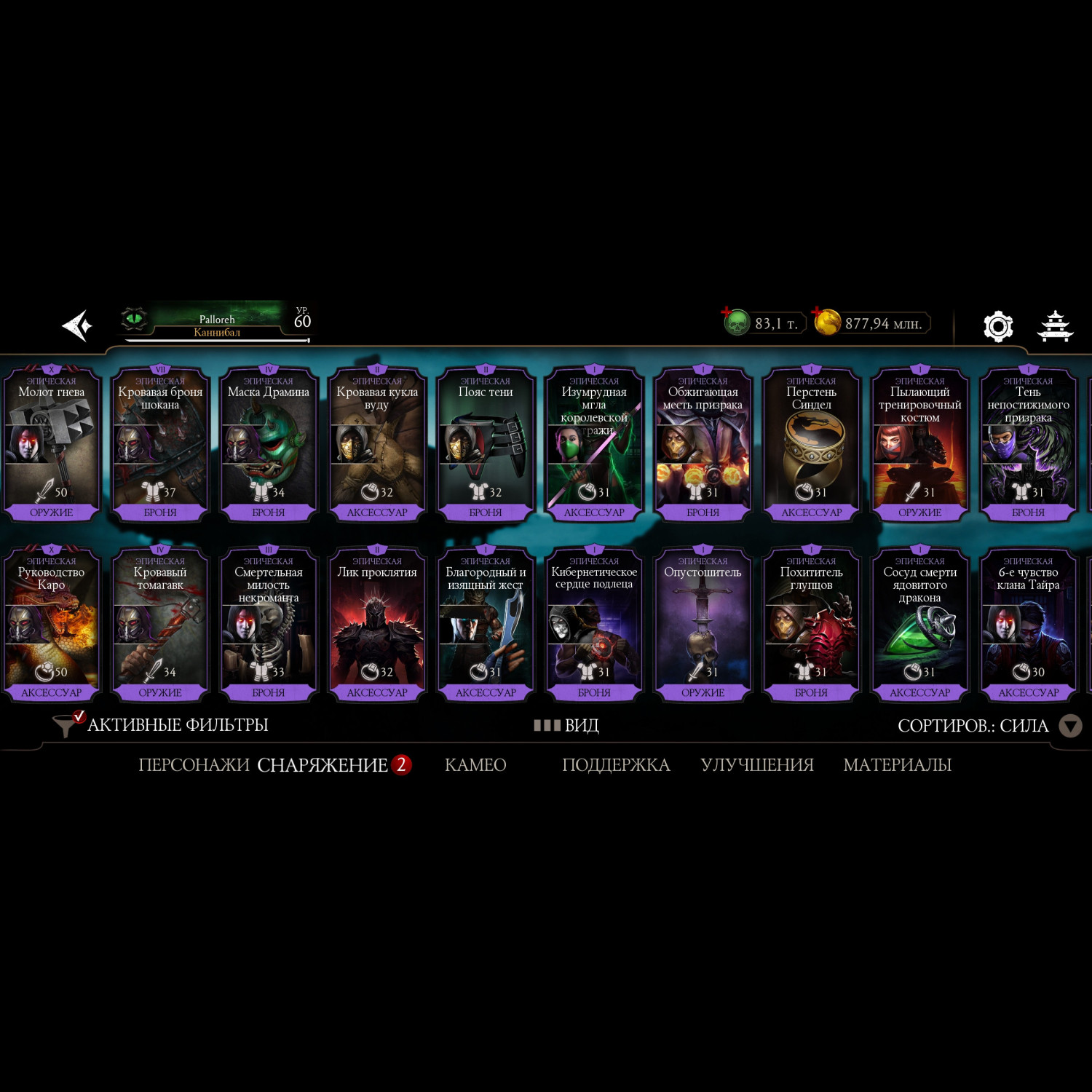The width and height of the screenshot is (1092, 1092).
Task: Switch to the Камео tab
Action: [x=475, y=765]
